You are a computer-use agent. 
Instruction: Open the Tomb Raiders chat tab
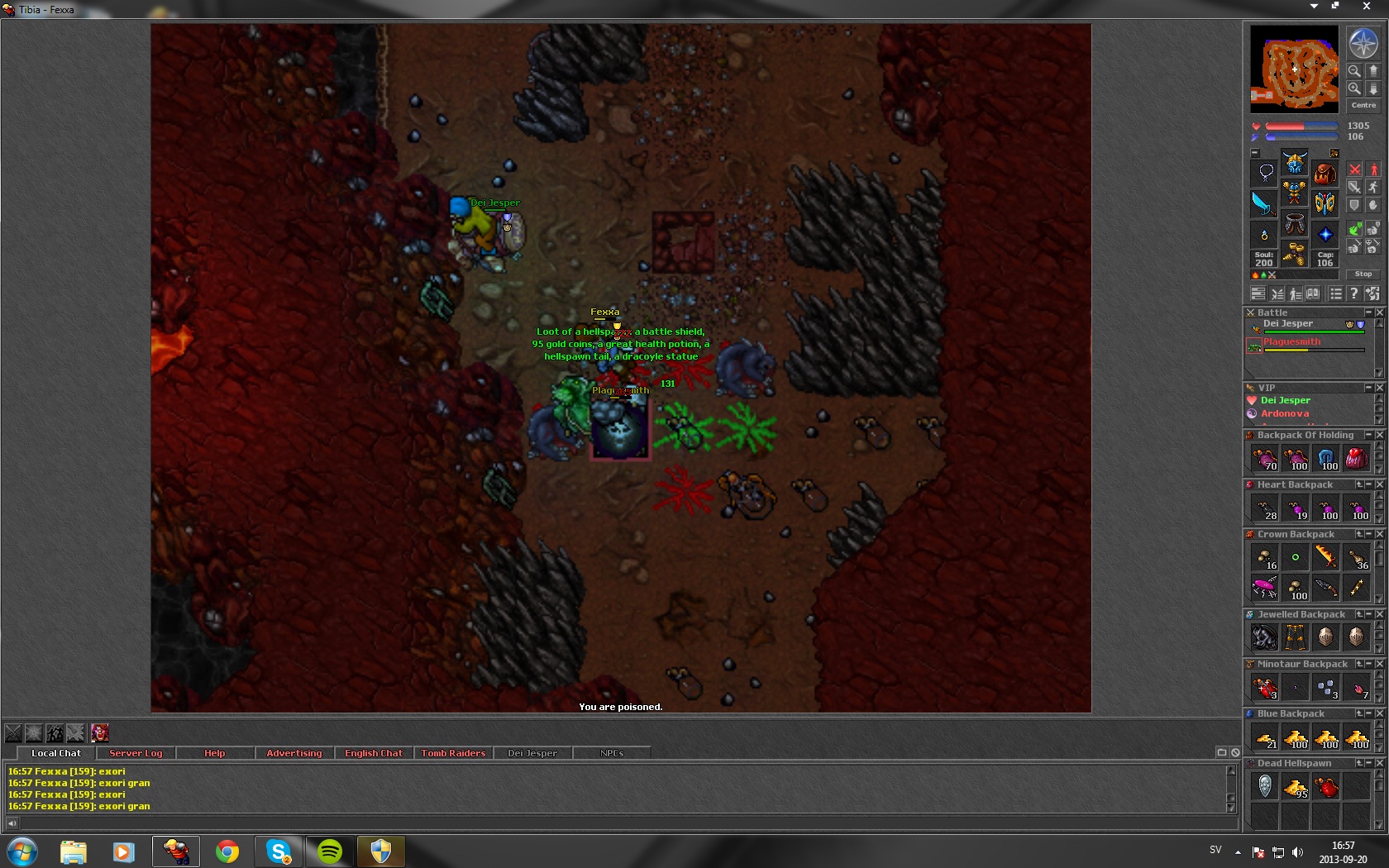coord(453,753)
